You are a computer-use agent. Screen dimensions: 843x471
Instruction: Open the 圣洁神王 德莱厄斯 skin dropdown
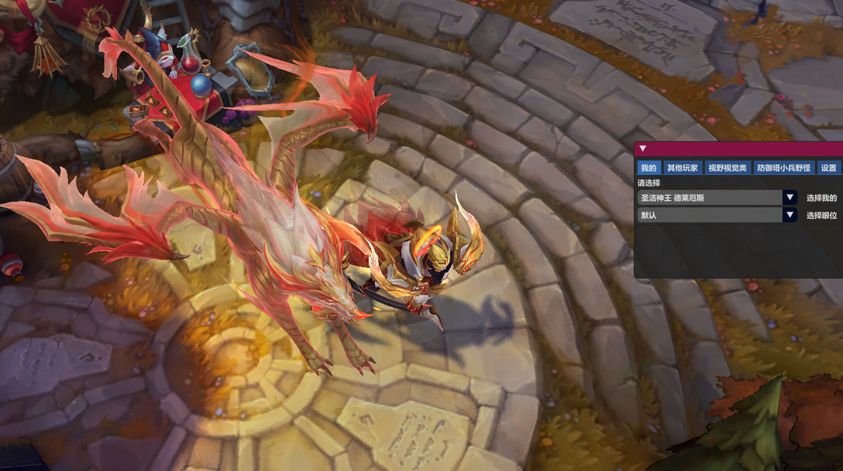[x=789, y=198]
